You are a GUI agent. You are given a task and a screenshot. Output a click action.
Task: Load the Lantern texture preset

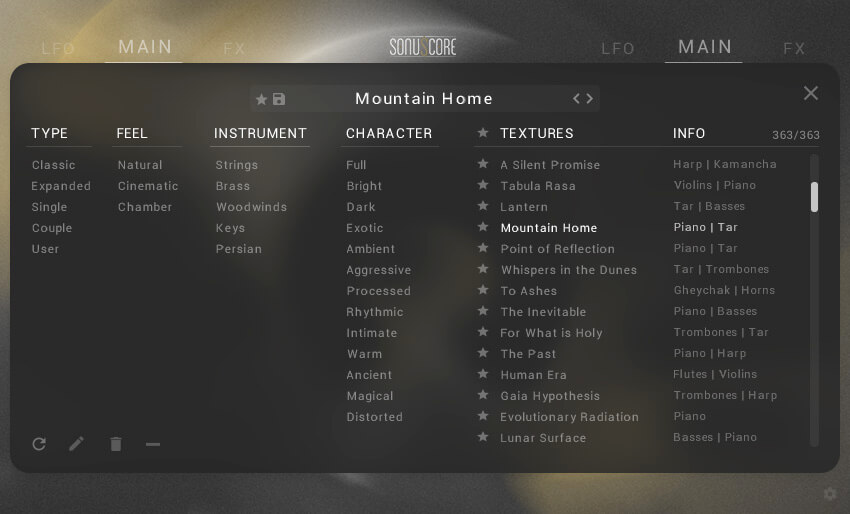(x=524, y=207)
